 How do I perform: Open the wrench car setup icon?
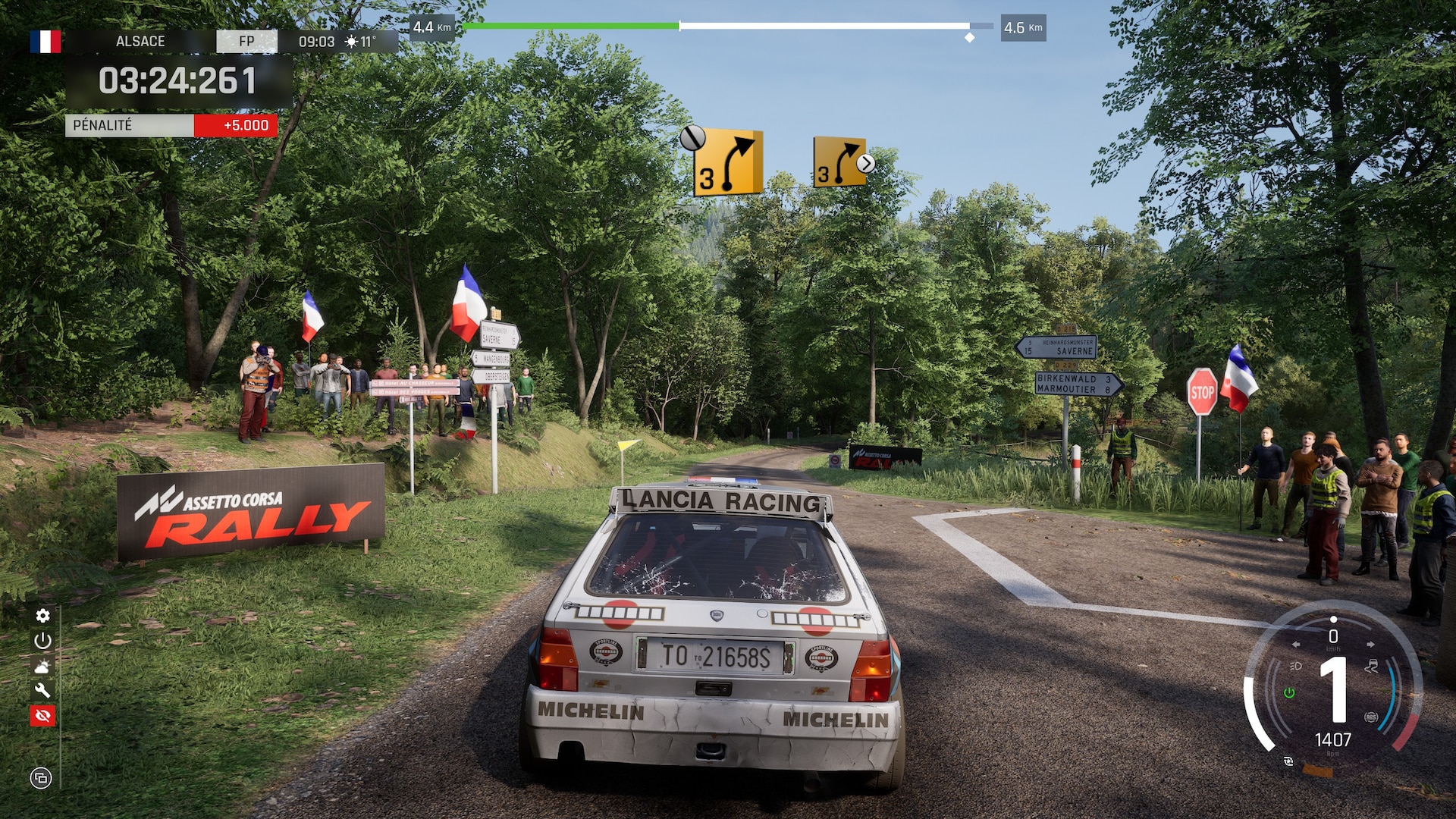(x=42, y=690)
